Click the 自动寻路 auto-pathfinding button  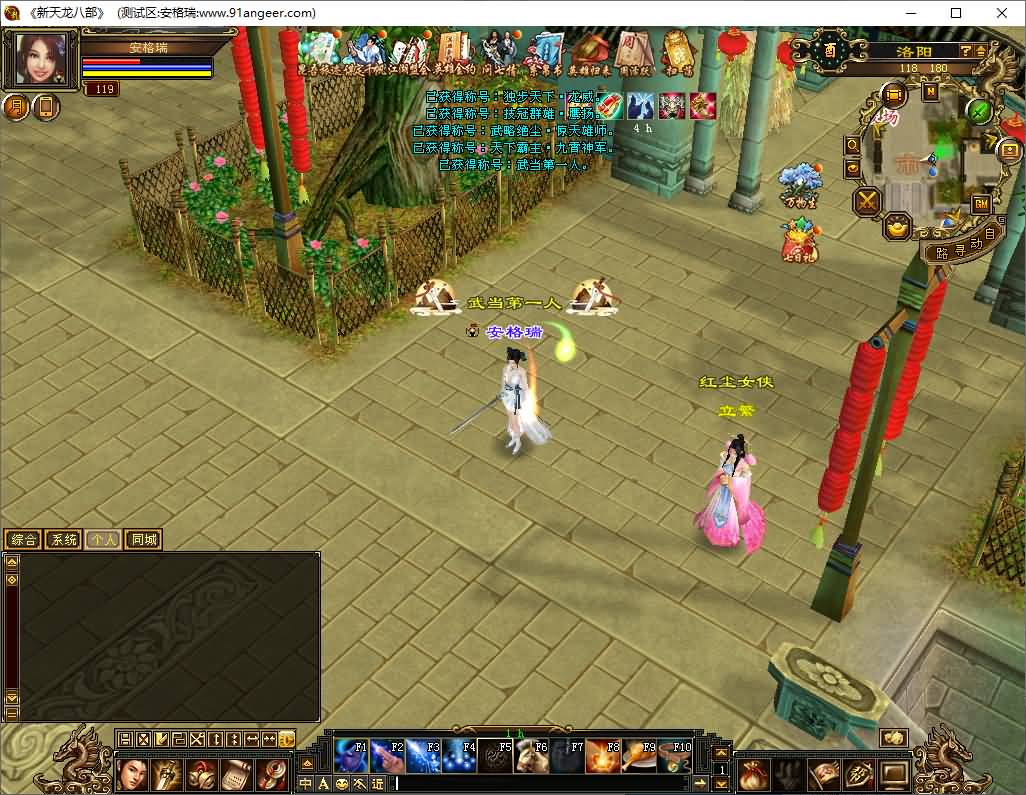[962, 246]
